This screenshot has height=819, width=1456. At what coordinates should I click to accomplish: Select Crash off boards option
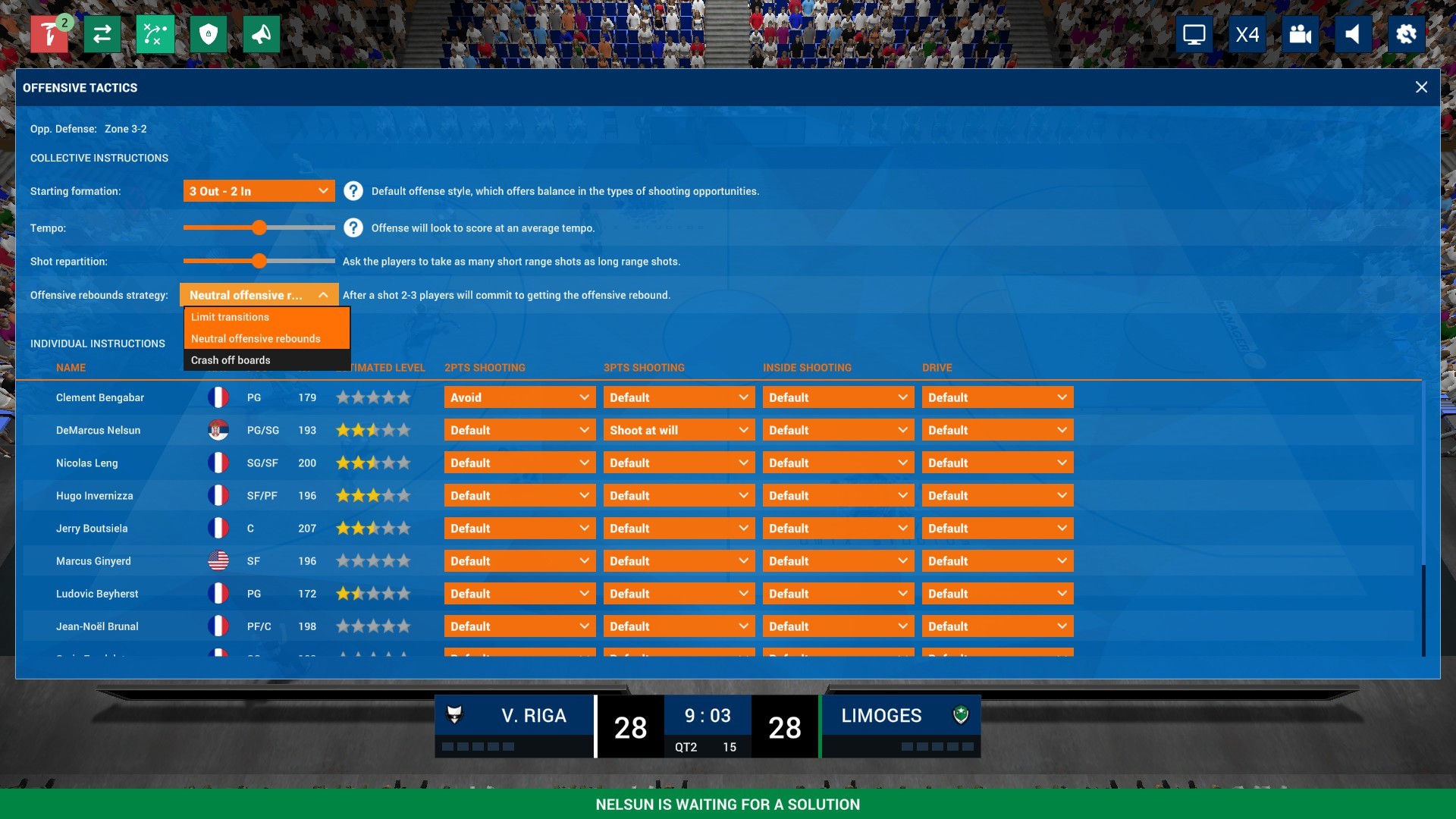[x=266, y=360]
